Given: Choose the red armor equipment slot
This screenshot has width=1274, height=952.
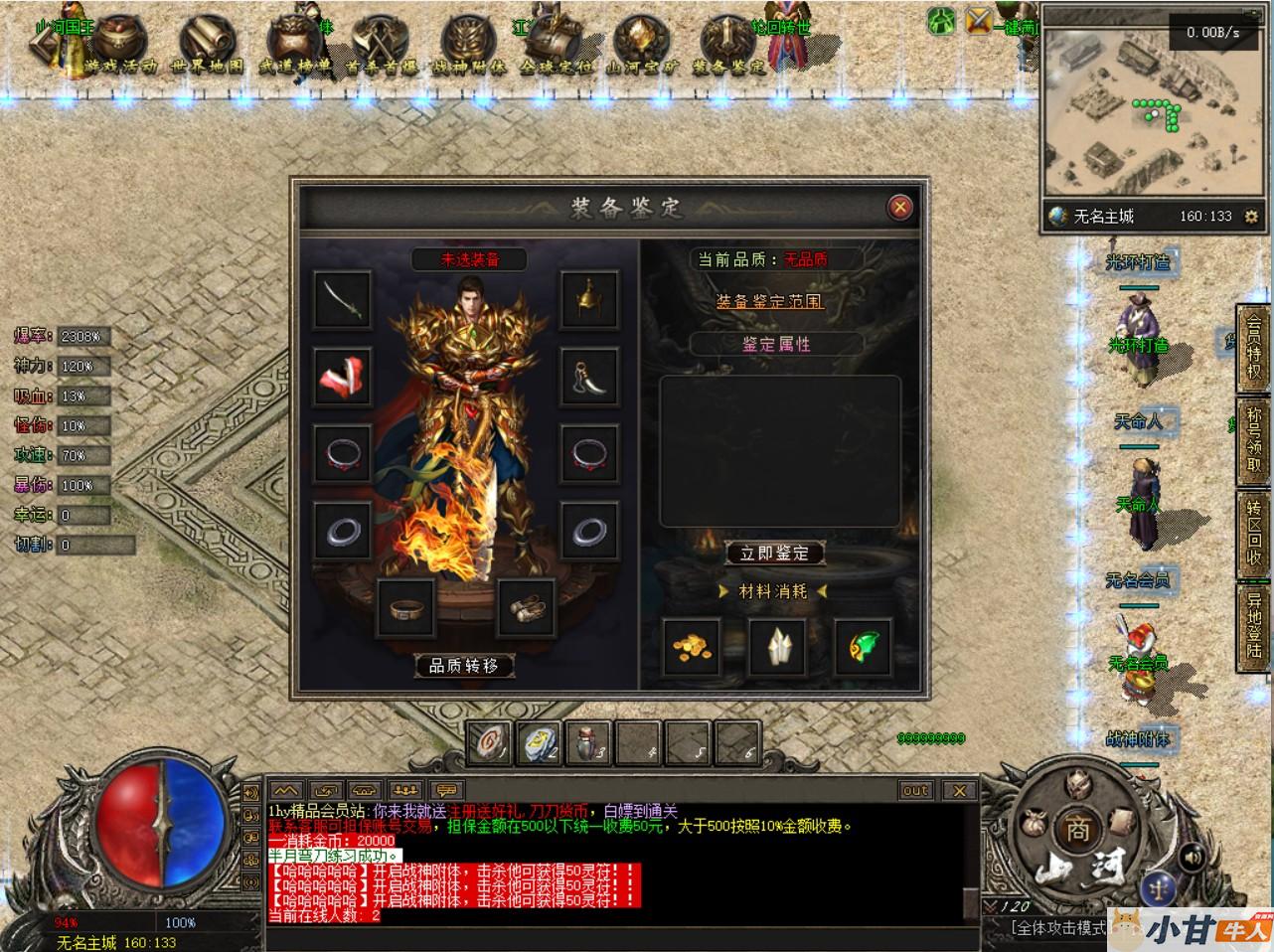Looking at the screenshot, I should pyautogui.click(x=343, y=376).
